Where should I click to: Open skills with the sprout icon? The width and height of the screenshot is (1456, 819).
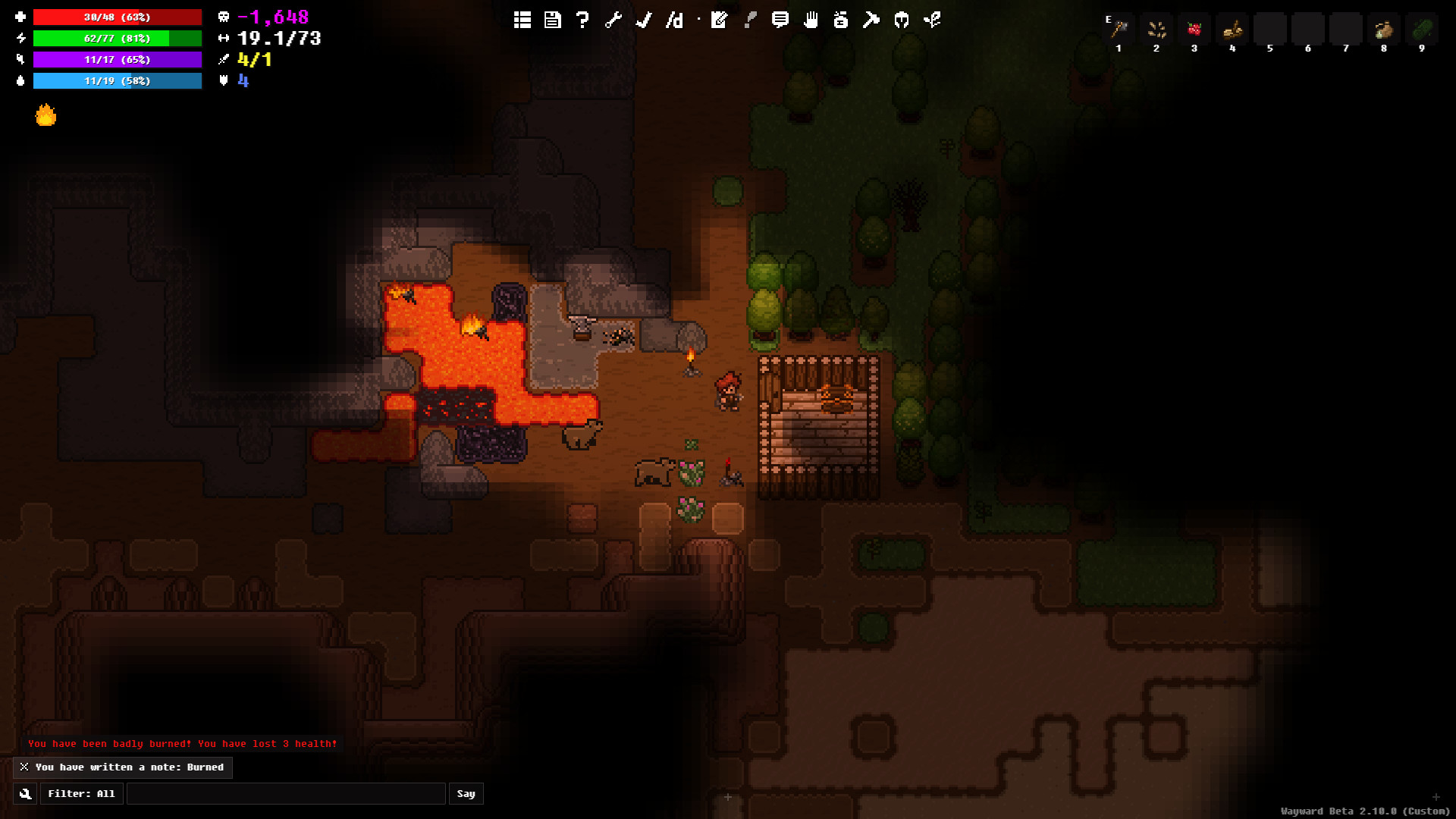click(932, 20)
